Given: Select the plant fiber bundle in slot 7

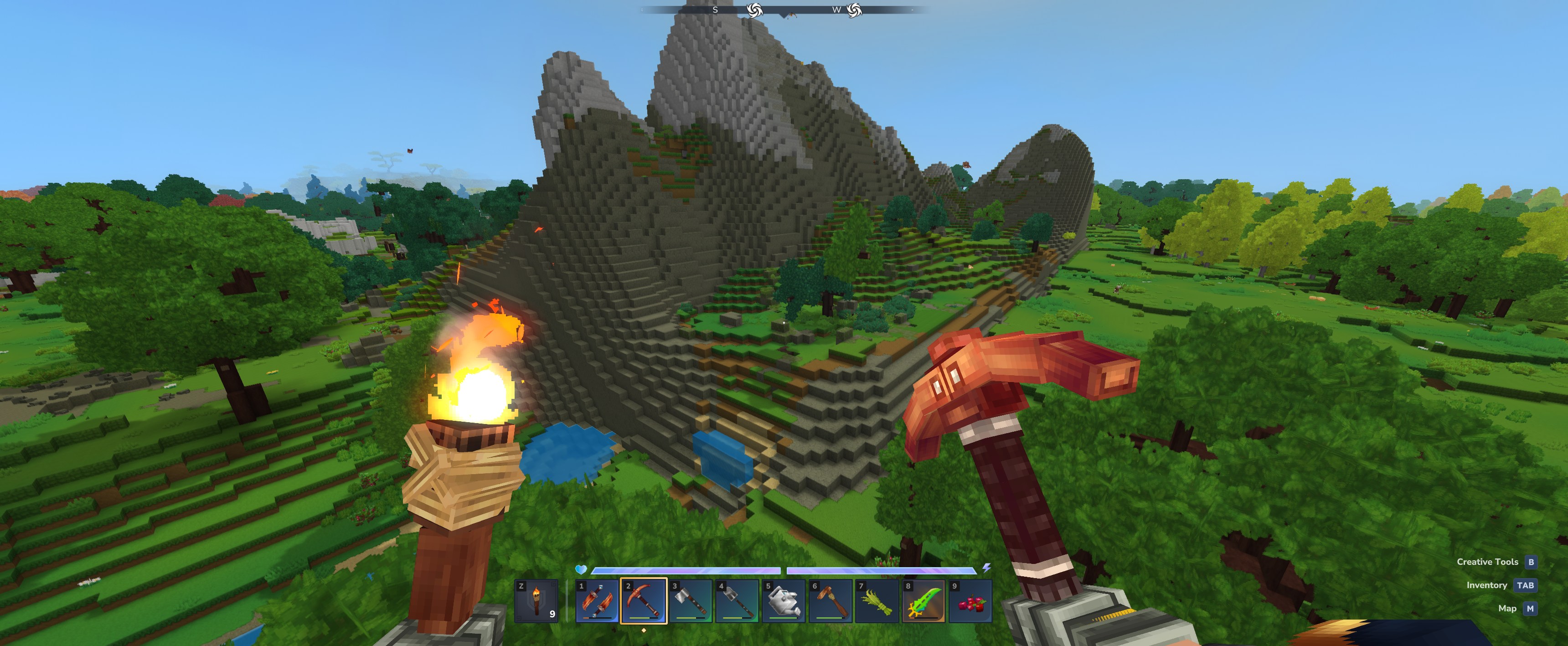Looking at the screenshot, I should click(877, 601).
